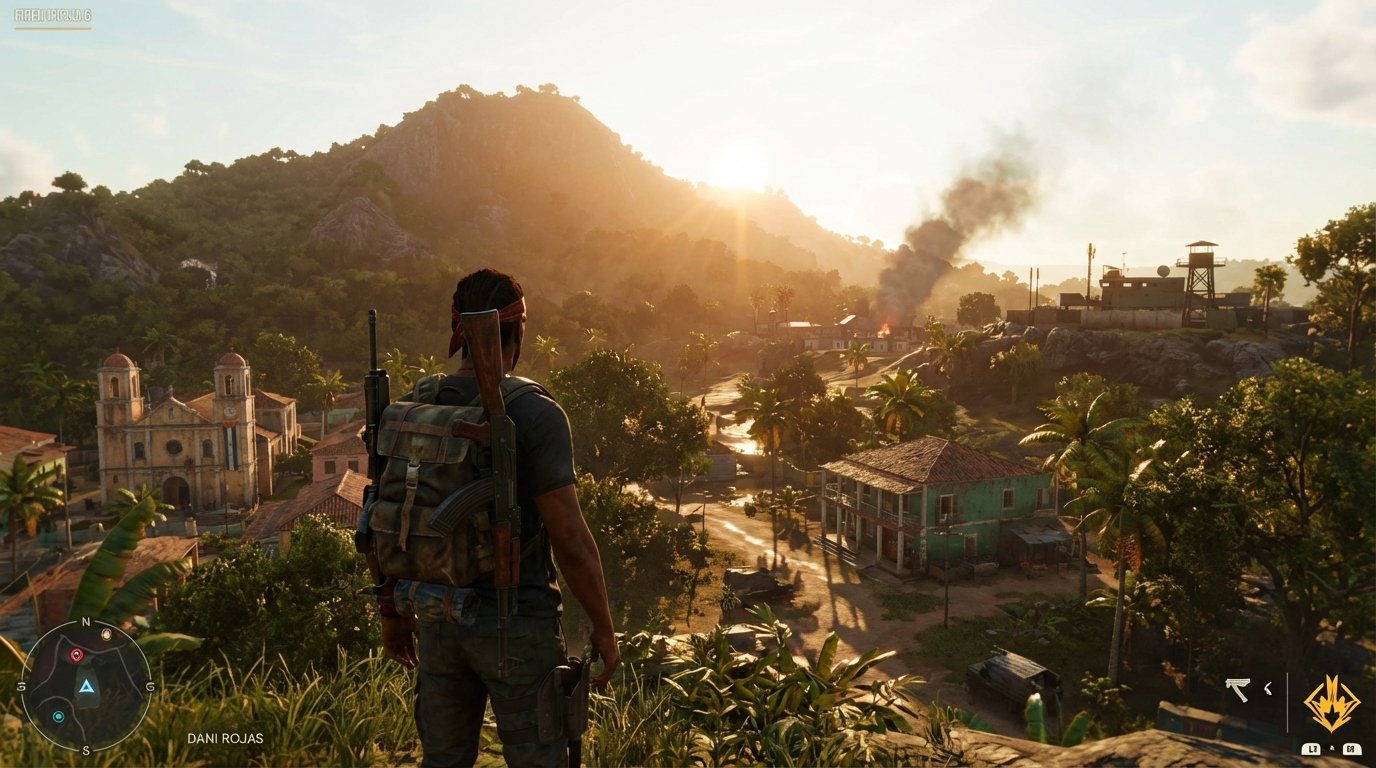
Task: Click the G compass letter on minimap
Action: click(x=149, y=687)
